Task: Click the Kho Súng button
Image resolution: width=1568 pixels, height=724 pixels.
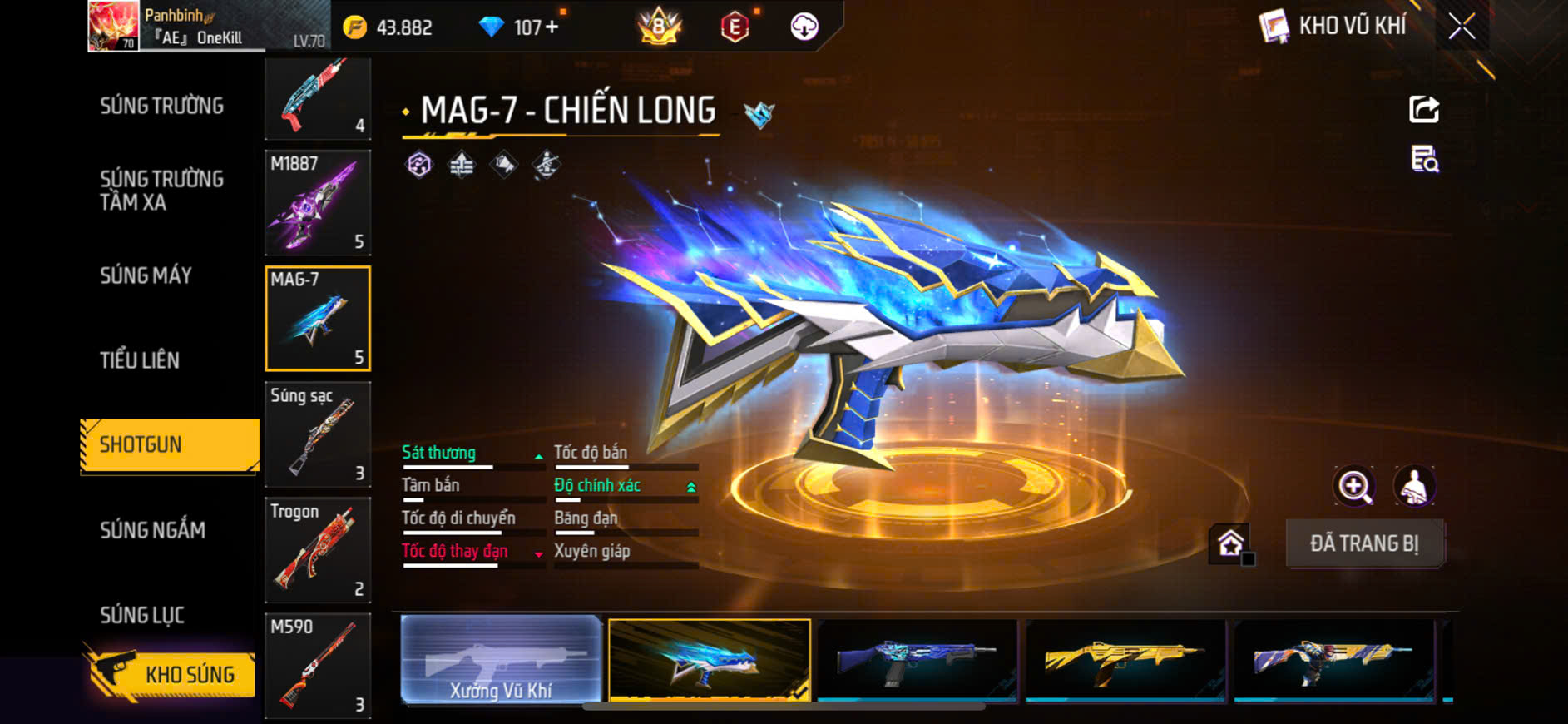Action: [171, 674]
